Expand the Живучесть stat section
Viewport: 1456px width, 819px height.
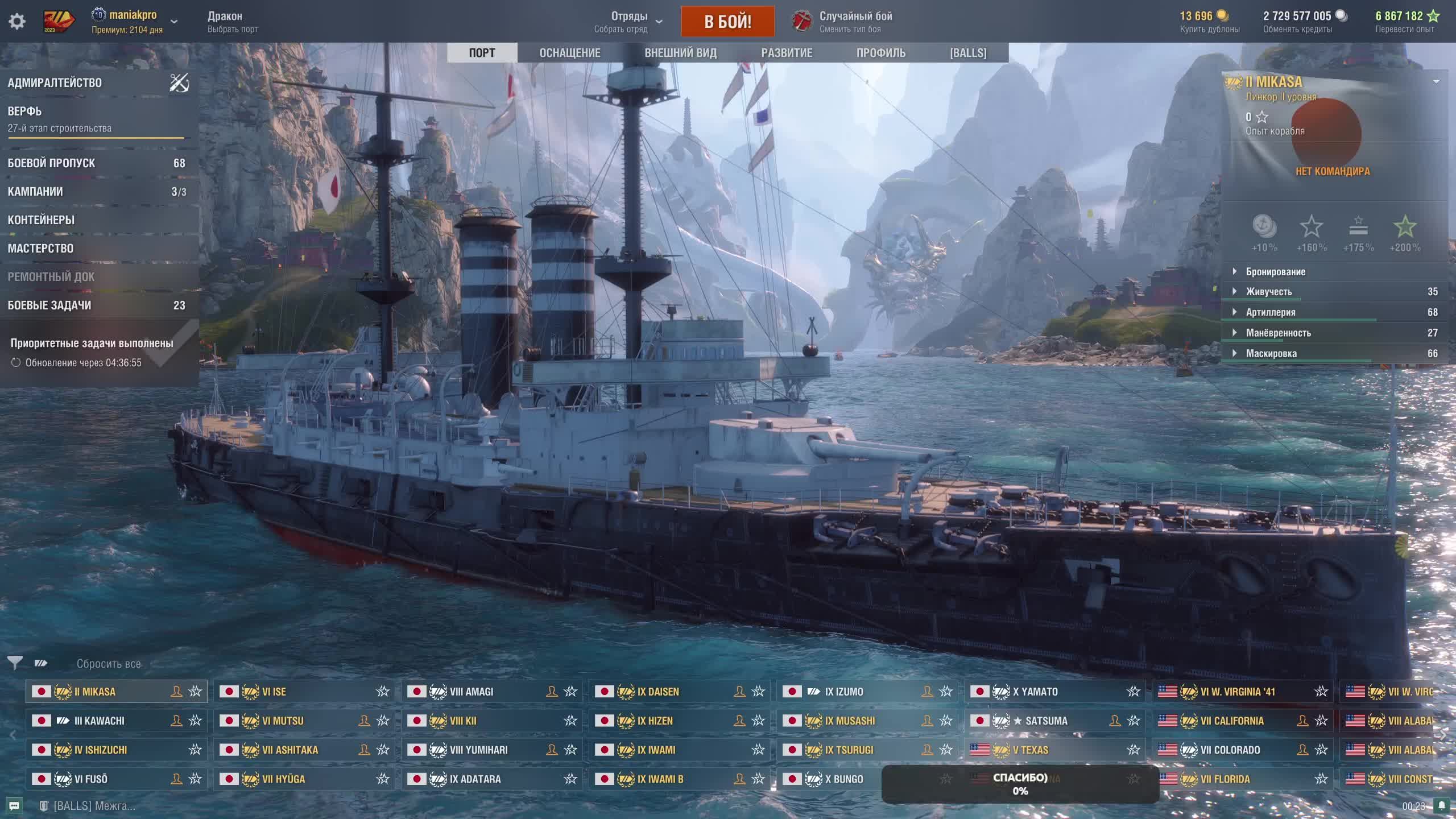(x=1269, y=292)
